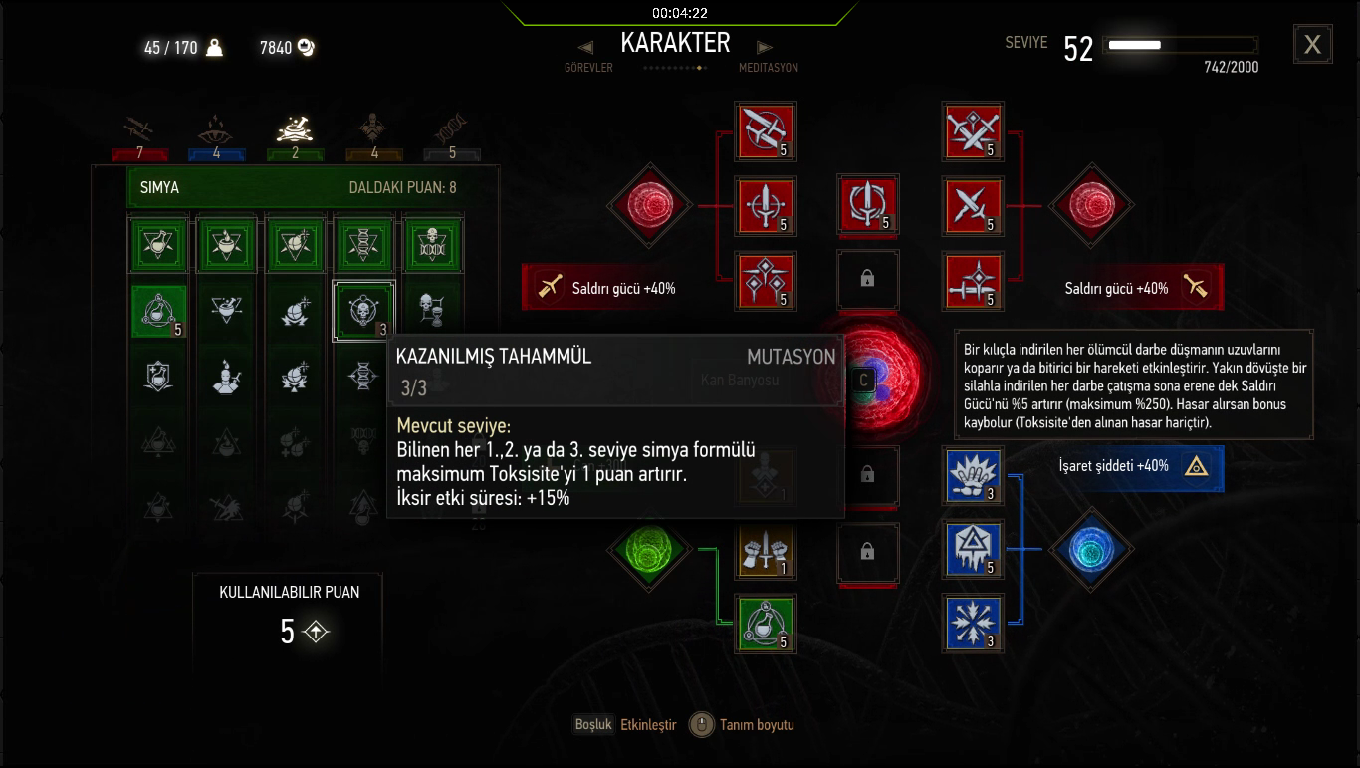Image resolution: width=1360 pixels, height=768 pixels.
Task: Click the red triangle-frost sign skill slot
Action: coord(973,549)
